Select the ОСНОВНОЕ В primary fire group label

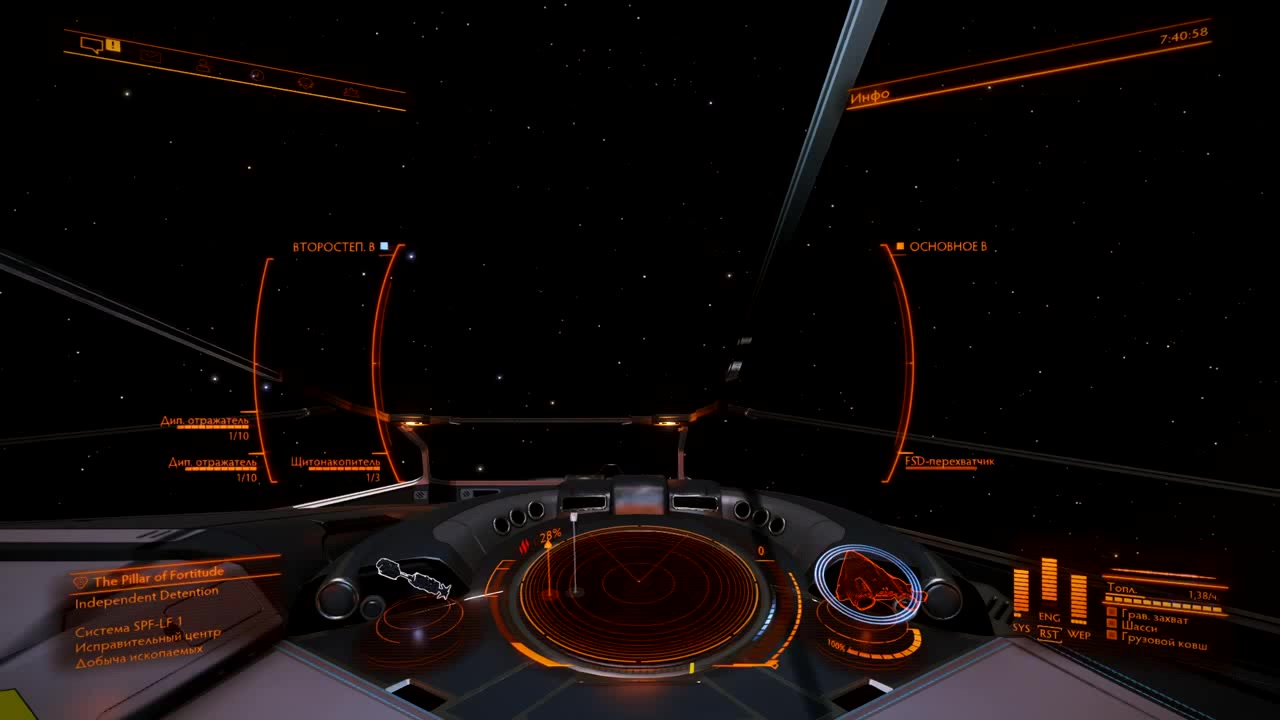(x=947, y=246)
